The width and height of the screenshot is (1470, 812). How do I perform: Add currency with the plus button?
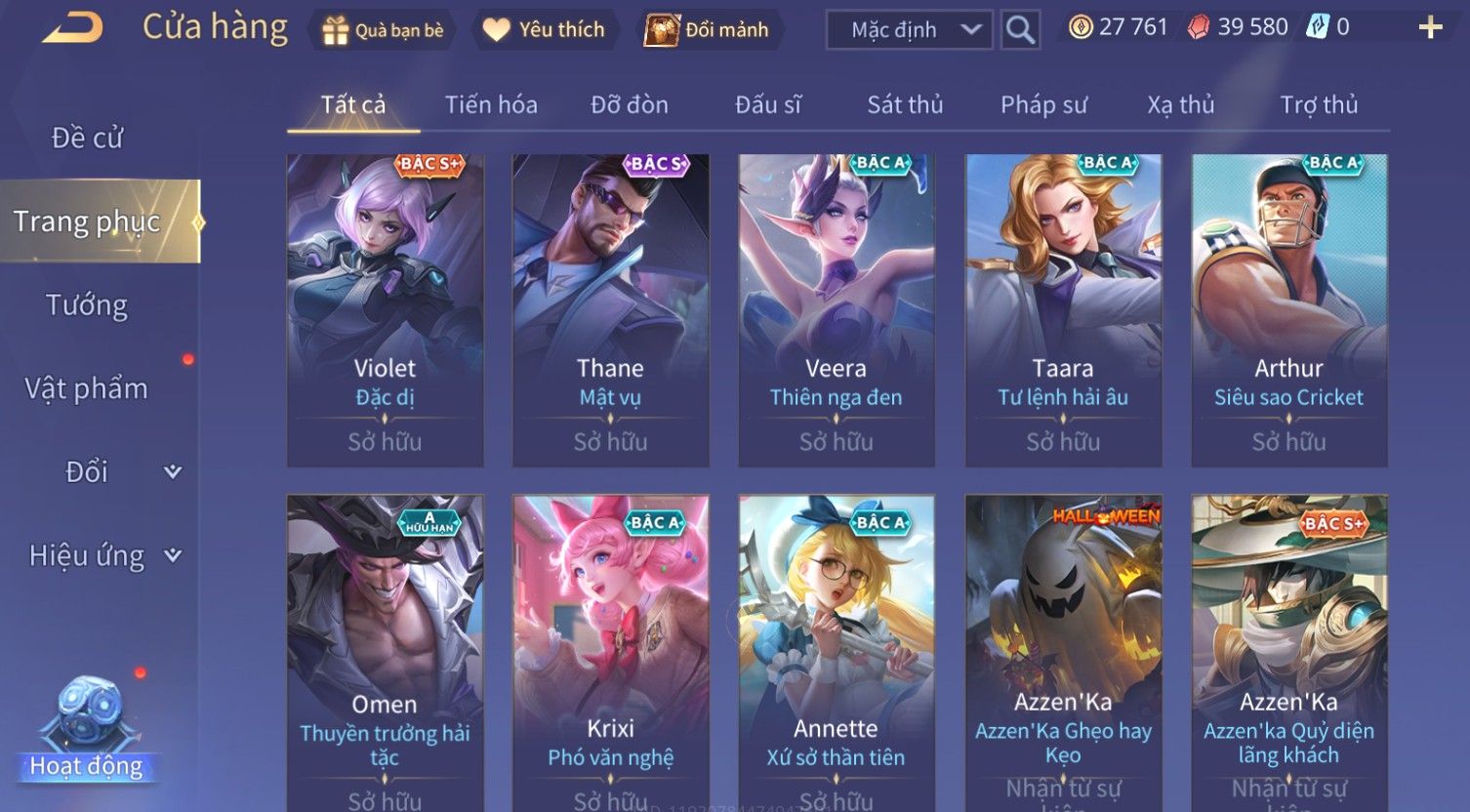[x=1430, y=27]
